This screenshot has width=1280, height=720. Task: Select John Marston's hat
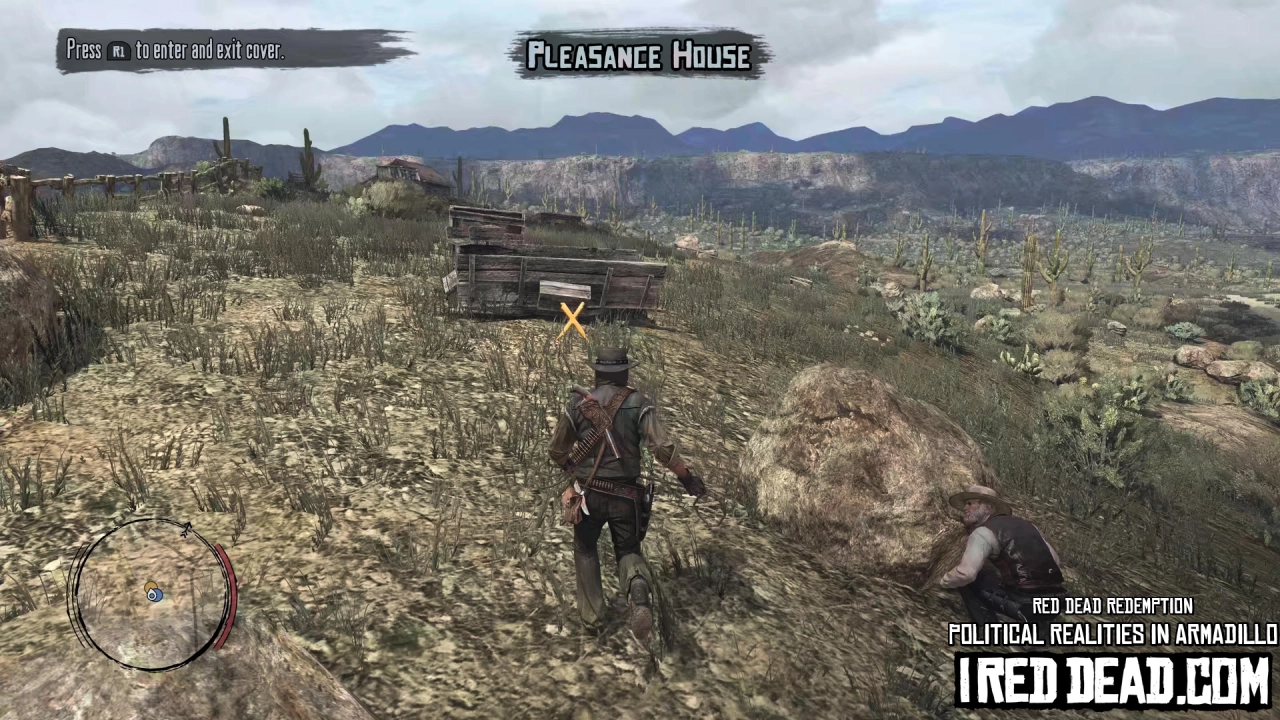click(x=613, y=358)
